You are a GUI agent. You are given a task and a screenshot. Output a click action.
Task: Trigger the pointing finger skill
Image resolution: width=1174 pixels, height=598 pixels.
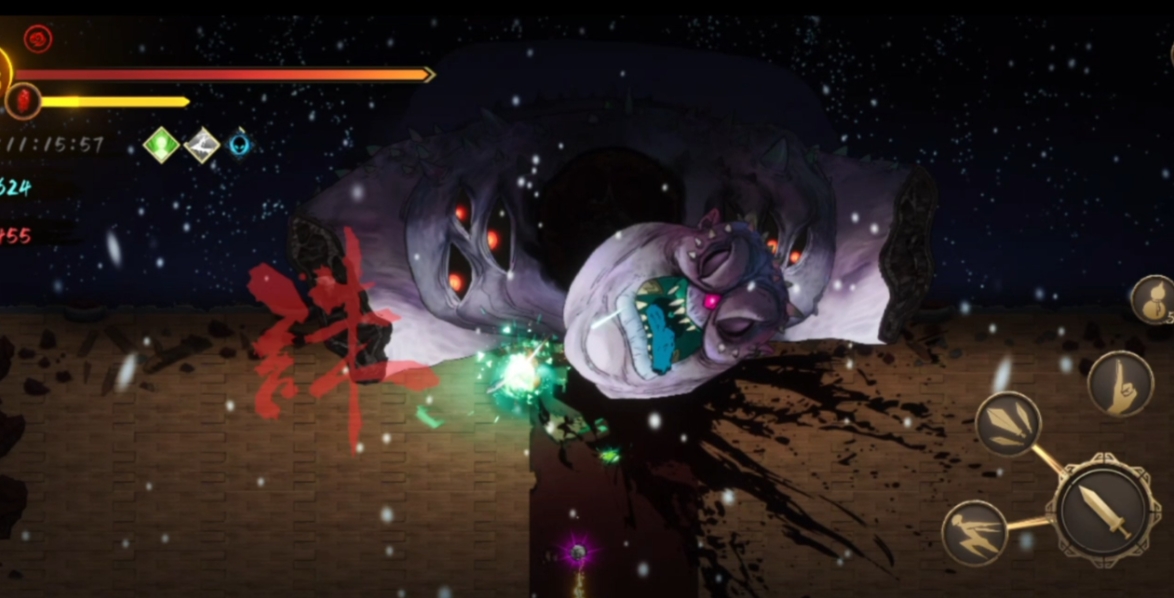[1119, 383]
